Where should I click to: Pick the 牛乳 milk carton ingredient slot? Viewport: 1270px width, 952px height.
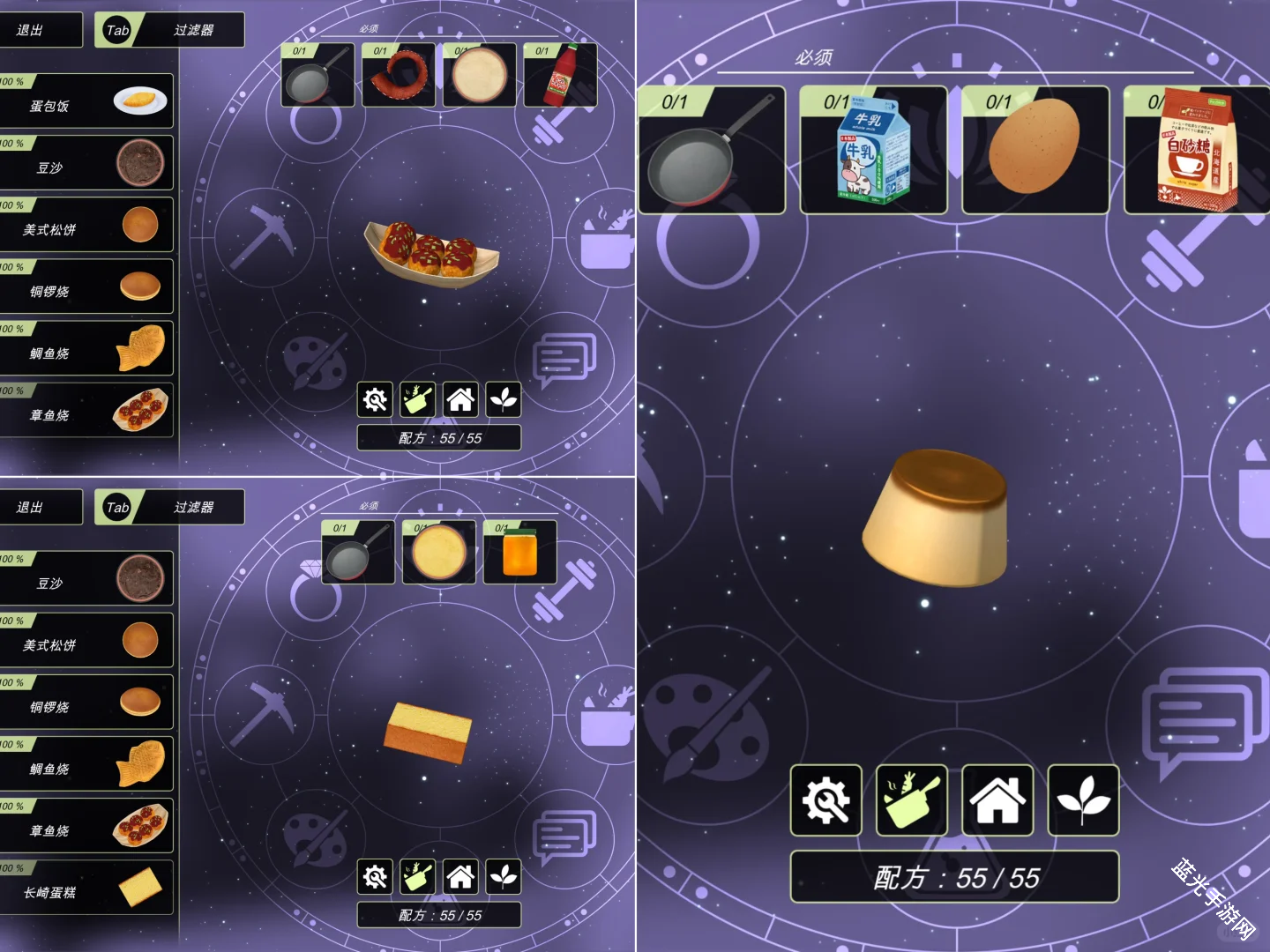(873, 151)
